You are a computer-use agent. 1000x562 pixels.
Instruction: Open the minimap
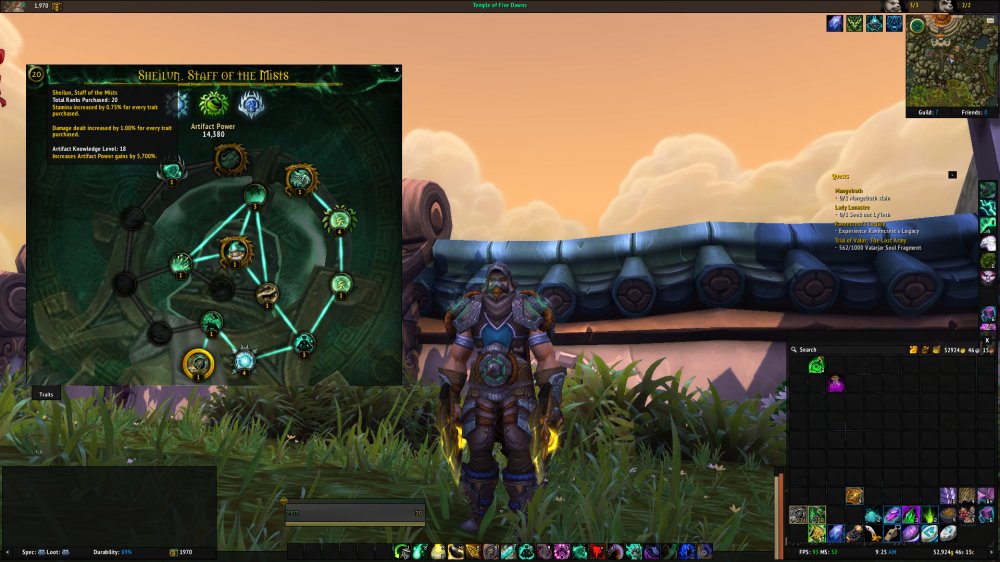pyautogui.click(x=945, y=62)
